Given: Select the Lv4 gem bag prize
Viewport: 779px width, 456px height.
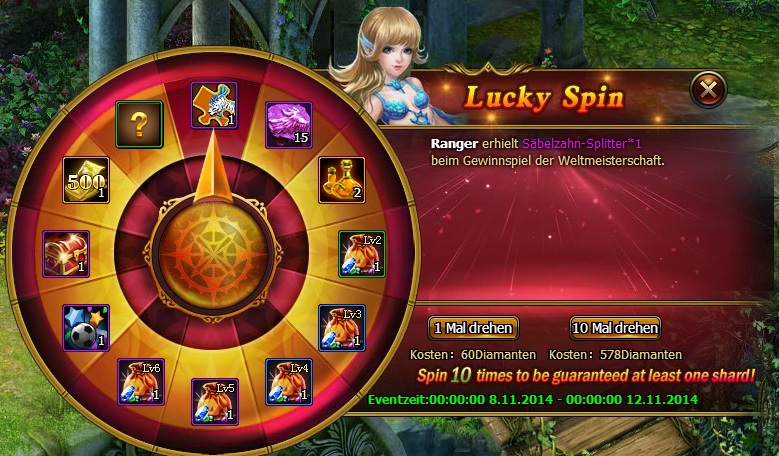Looking at the screenshot, I should (x=289, y=382).
